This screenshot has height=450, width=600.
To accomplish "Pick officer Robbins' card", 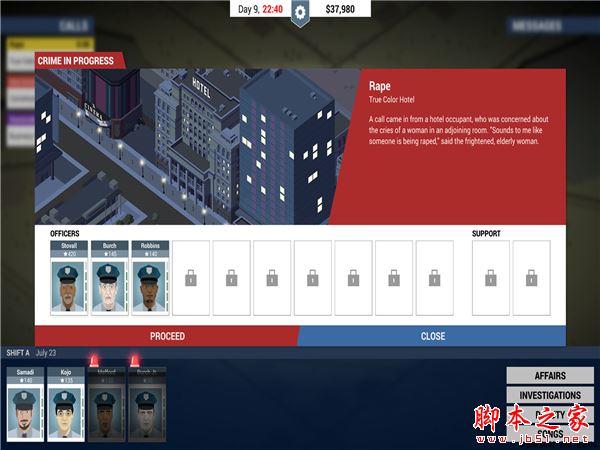I will pos(150,277).
